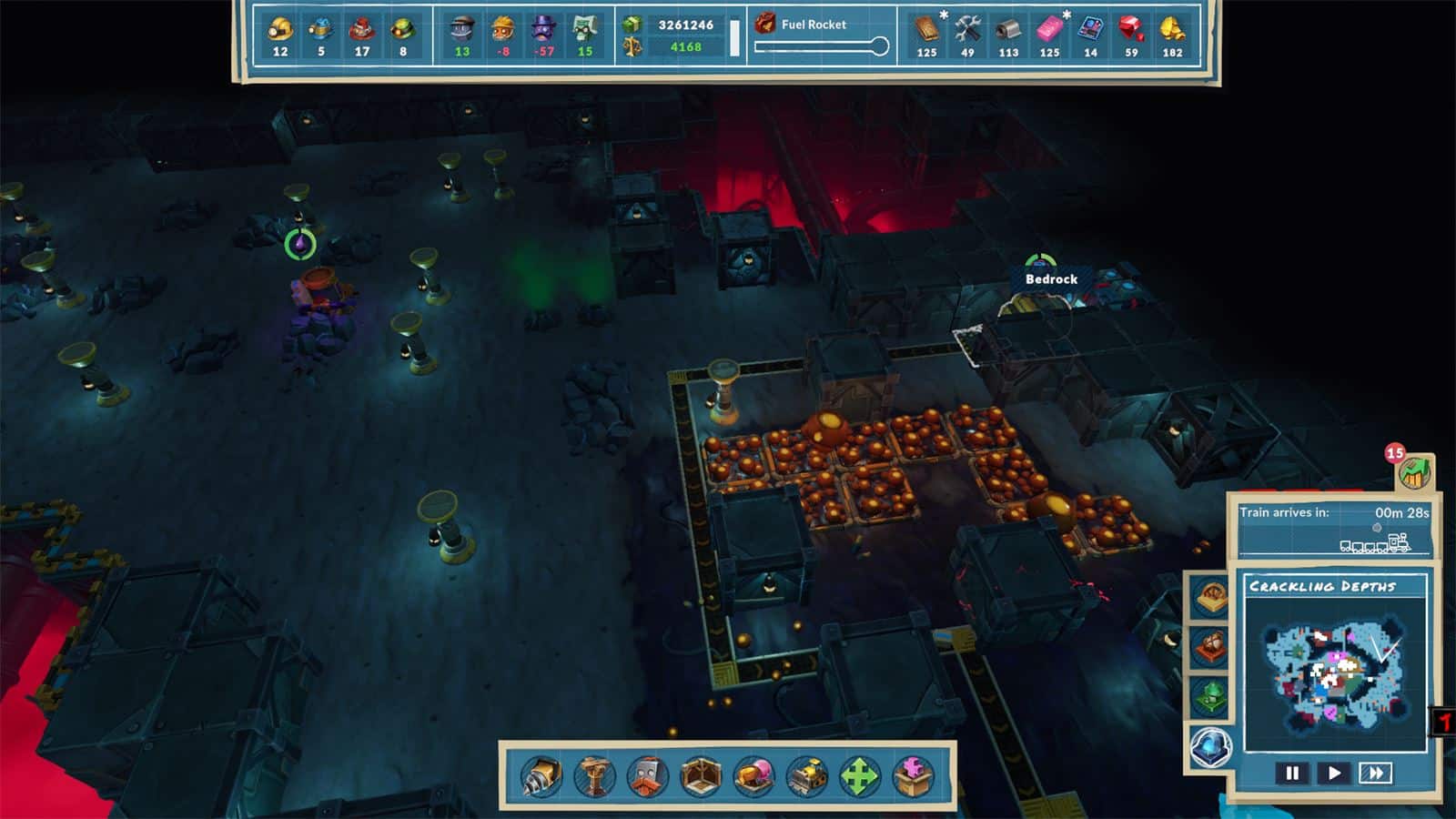Toggle the yellow tile overlay button
This screenshot has width=1456, height=819.
[x=1211, y=597]
